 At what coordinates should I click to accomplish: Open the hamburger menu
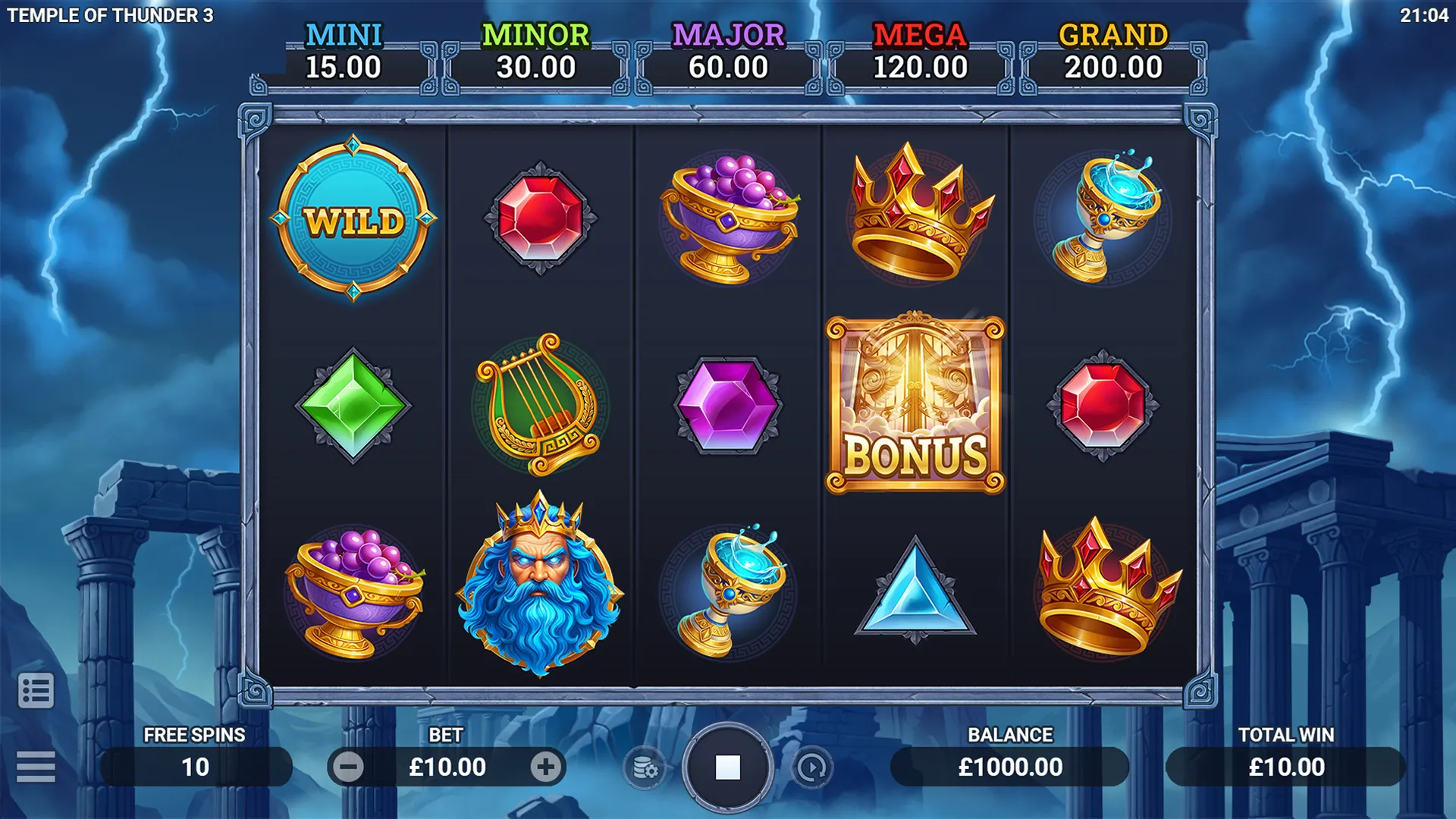[x=36, y=767]
